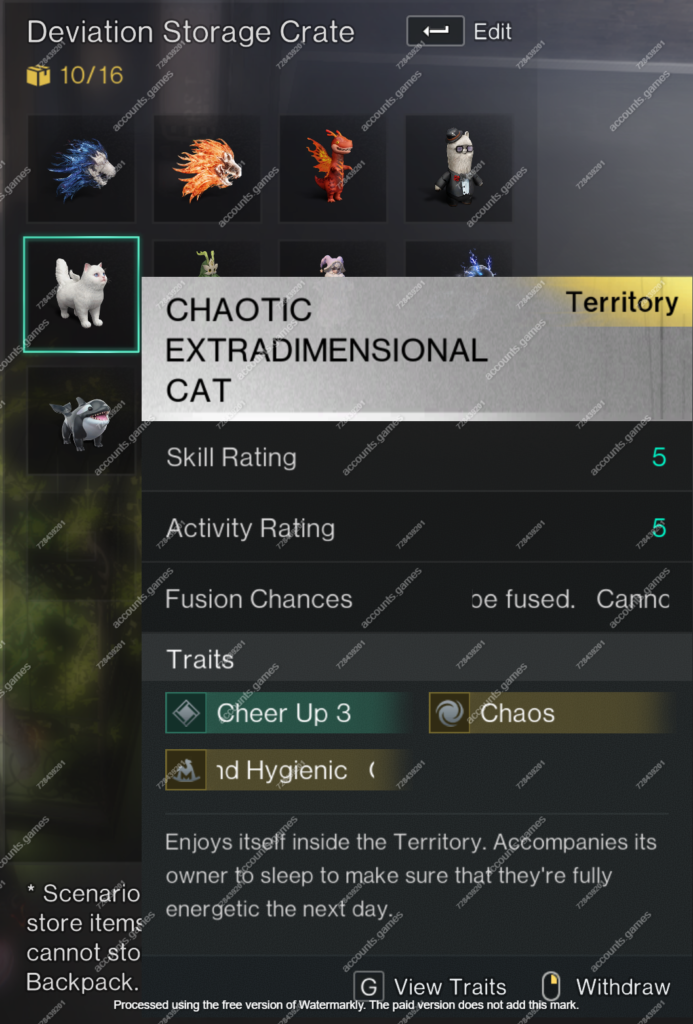Select the blue spiky beast deviation slot

pyautogui.click(x=81, y=168)
